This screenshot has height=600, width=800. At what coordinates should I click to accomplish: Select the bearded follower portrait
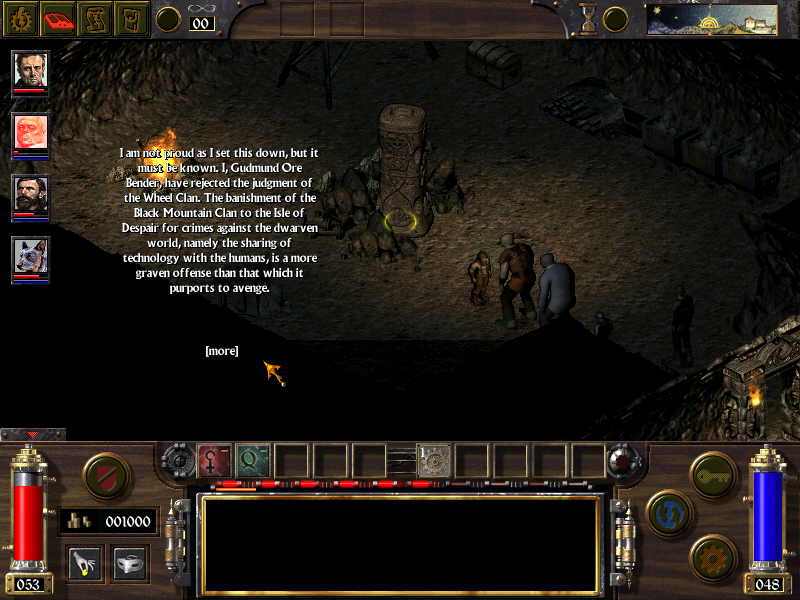[x=31, y=196]
